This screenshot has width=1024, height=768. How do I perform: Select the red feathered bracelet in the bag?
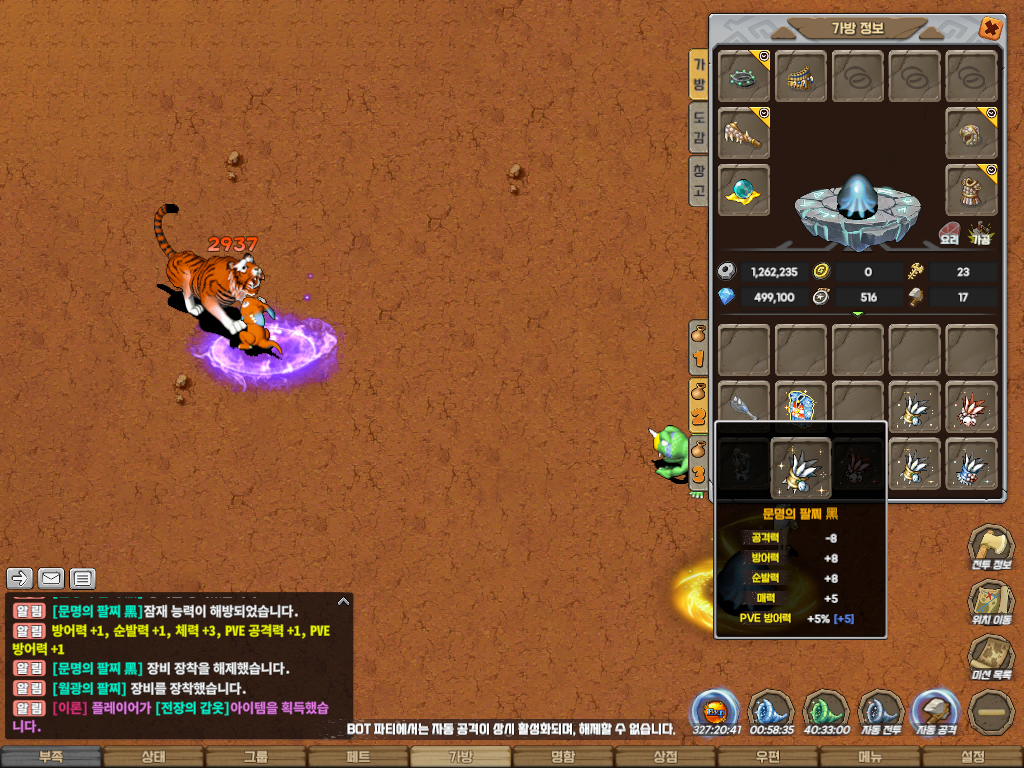point(972,407)
